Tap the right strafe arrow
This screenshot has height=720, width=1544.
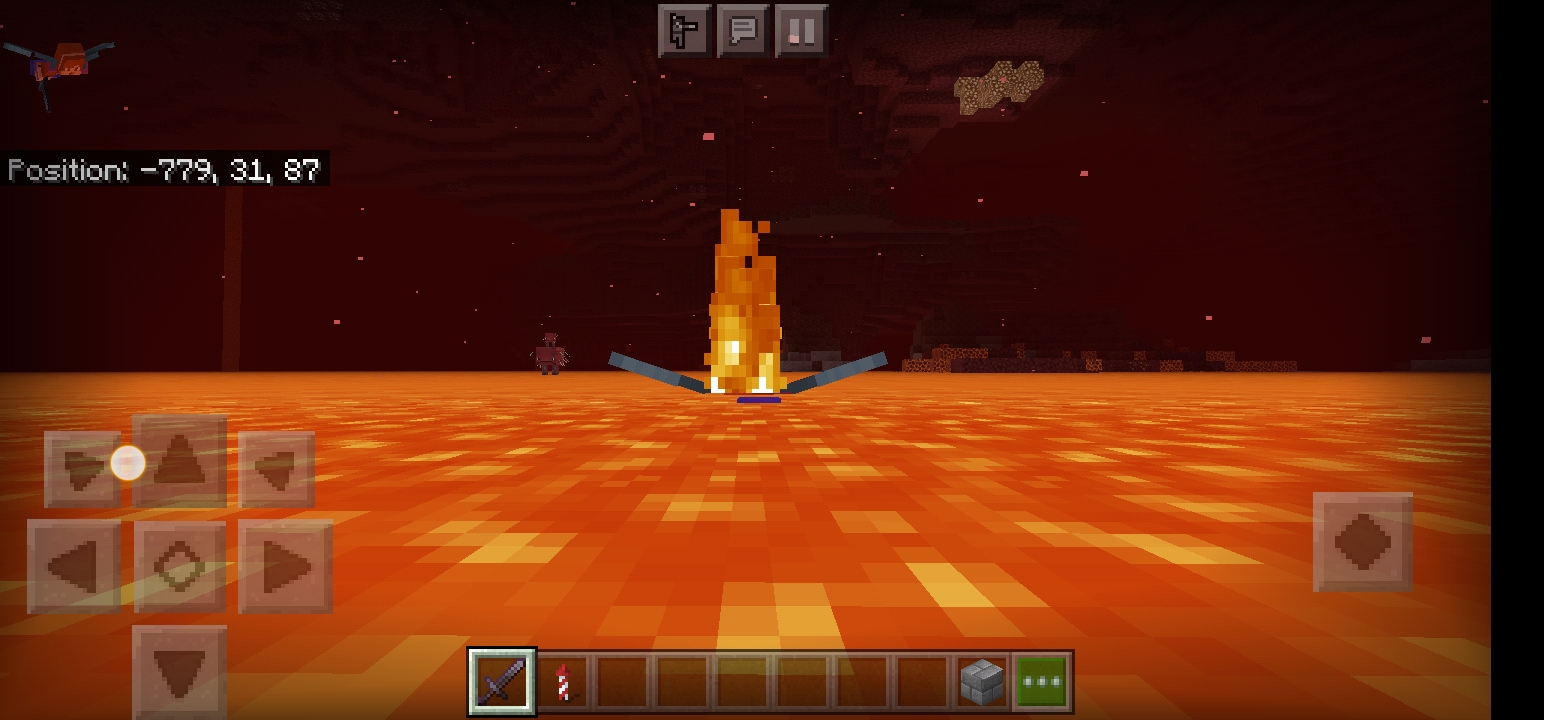coord(286,567)
